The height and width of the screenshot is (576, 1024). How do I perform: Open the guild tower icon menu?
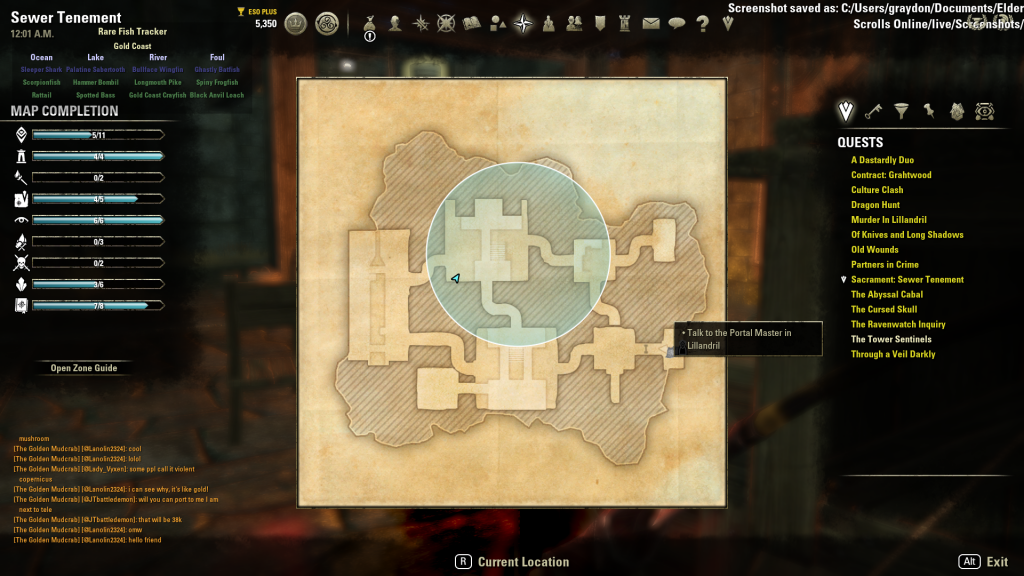625,23
